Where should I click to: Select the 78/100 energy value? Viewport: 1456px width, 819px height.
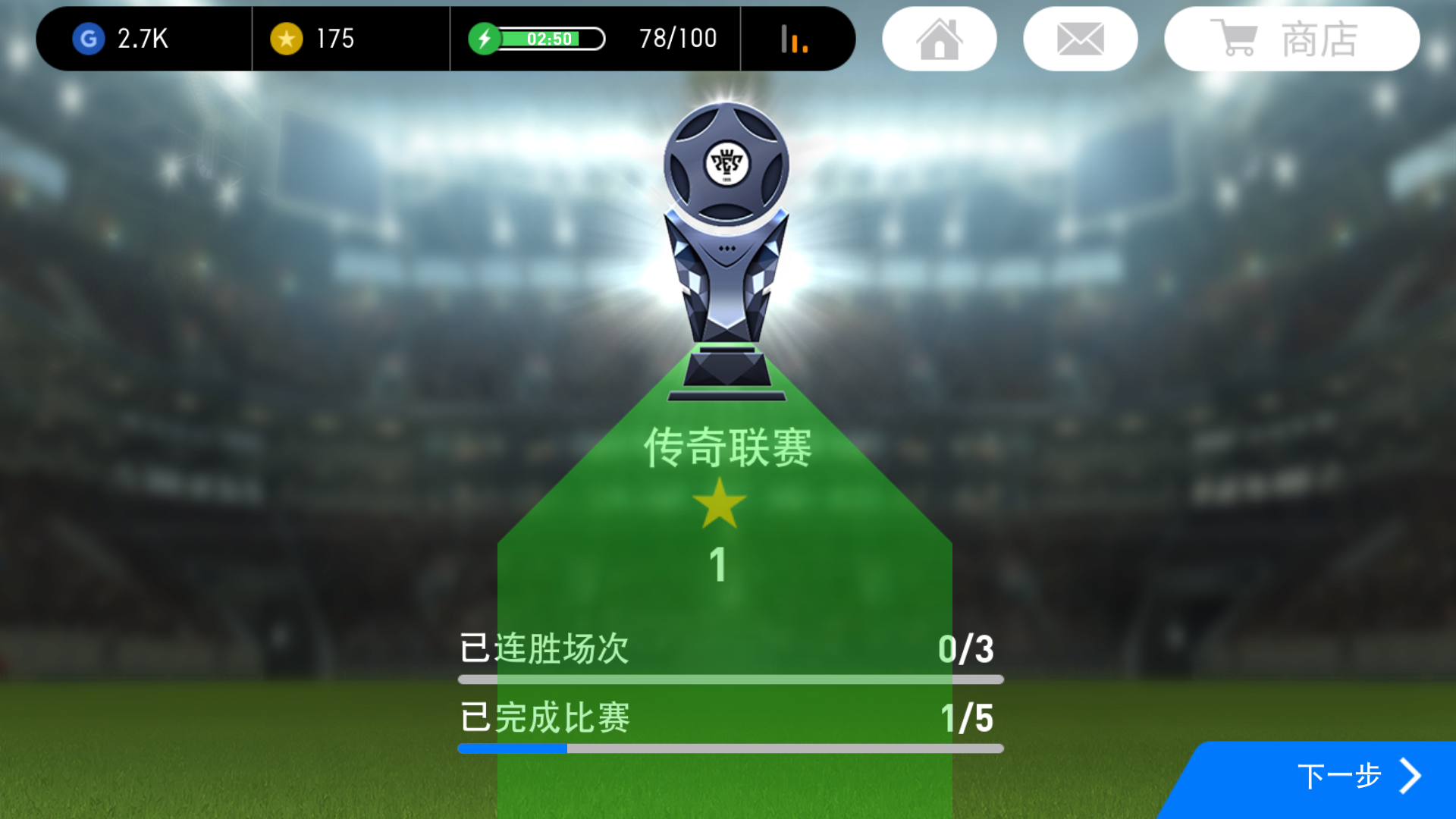coord(676,37)
